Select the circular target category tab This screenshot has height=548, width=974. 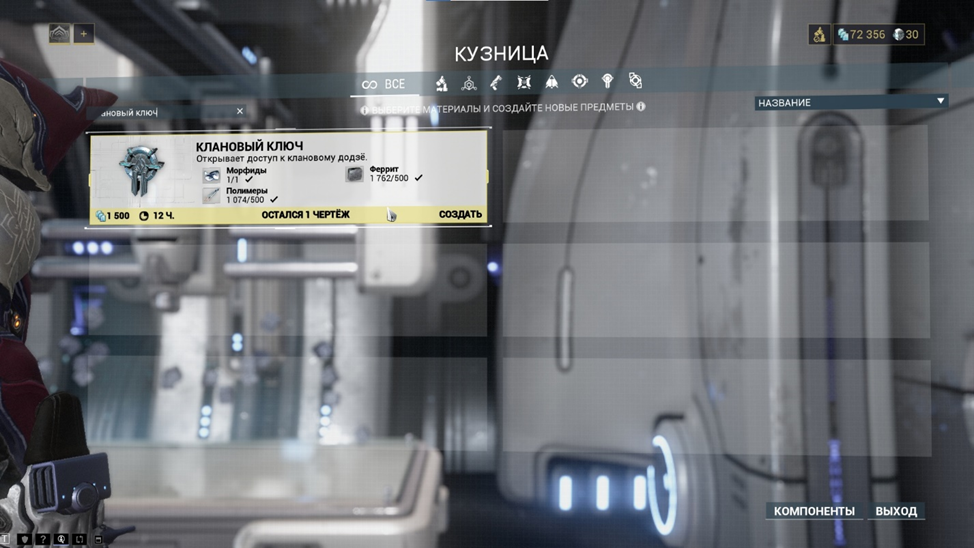(579, 82)
